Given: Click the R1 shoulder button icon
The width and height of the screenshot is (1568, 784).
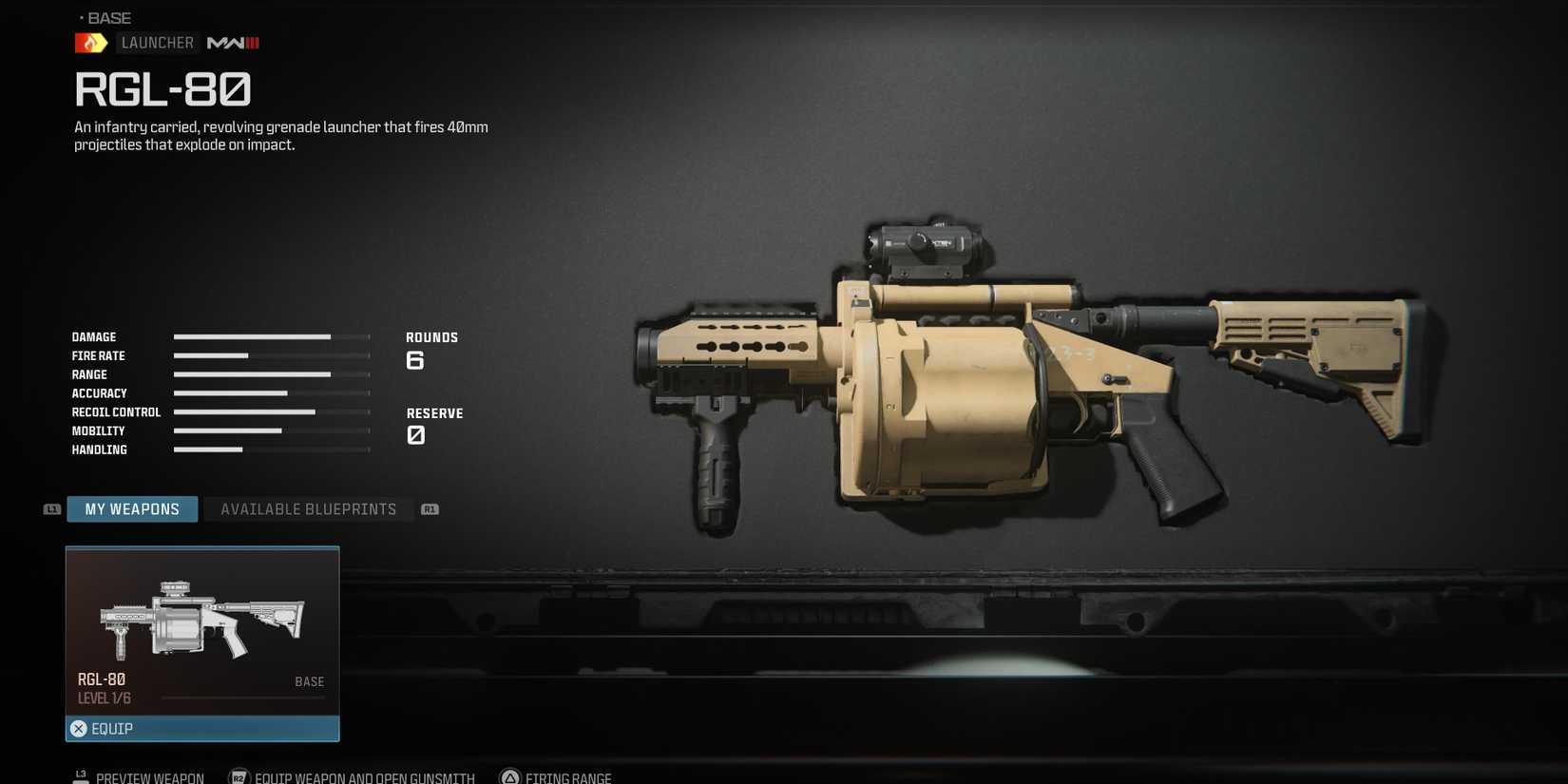Looking at the screenshot, I should 430,508.
